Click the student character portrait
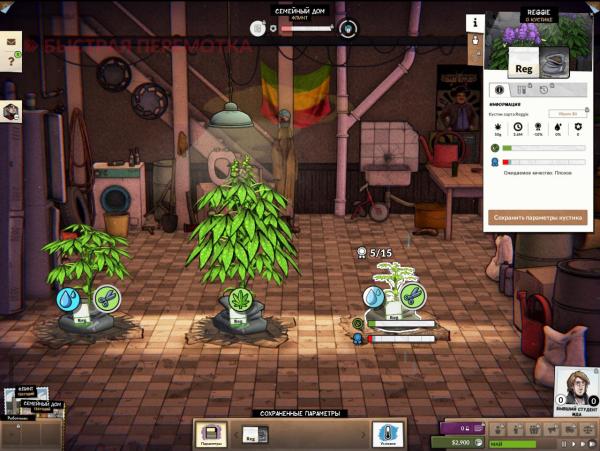600x451 pixels. click(x=575, y=390)
